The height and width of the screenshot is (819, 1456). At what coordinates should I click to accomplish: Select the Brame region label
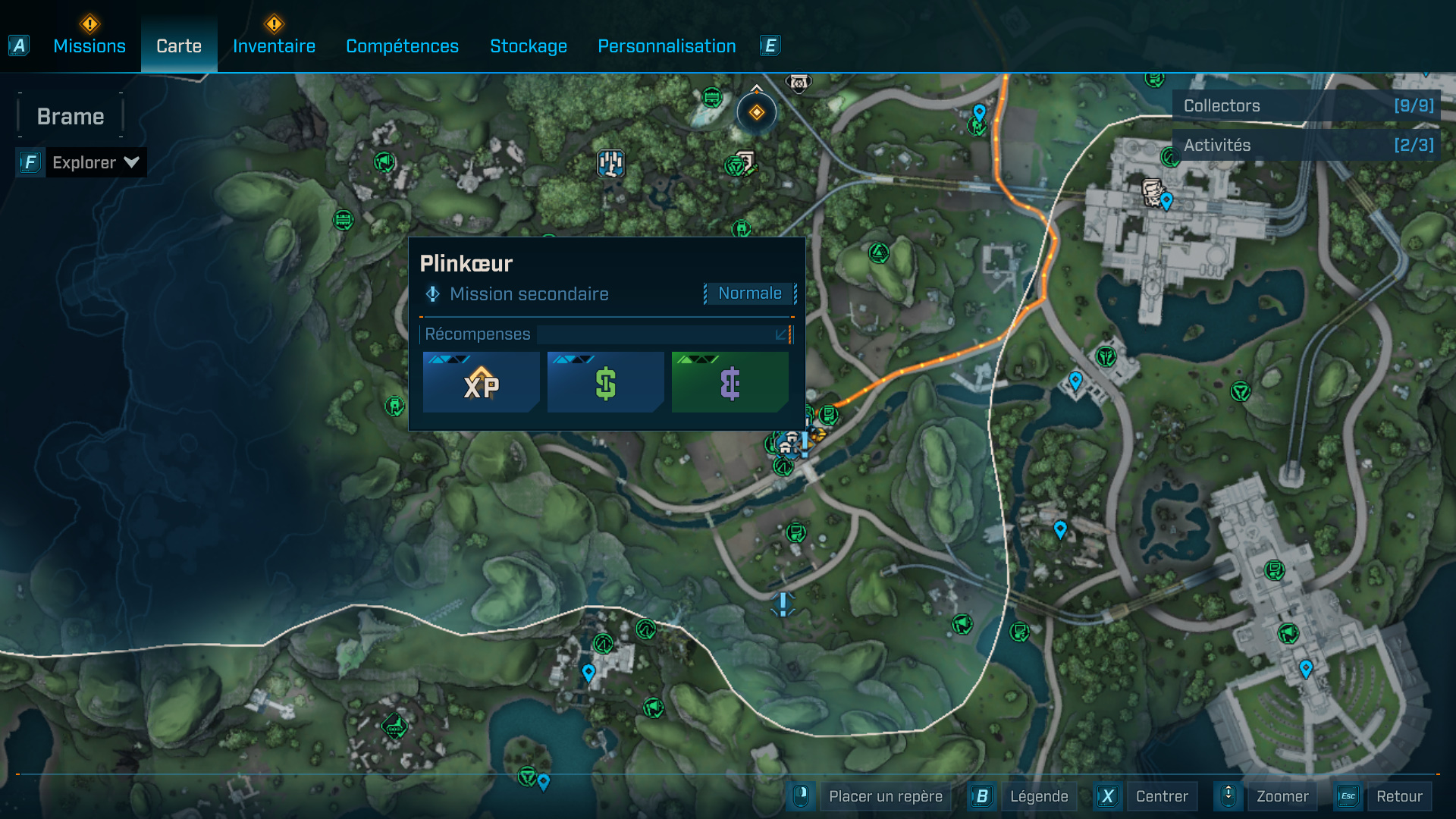(71, 117)
